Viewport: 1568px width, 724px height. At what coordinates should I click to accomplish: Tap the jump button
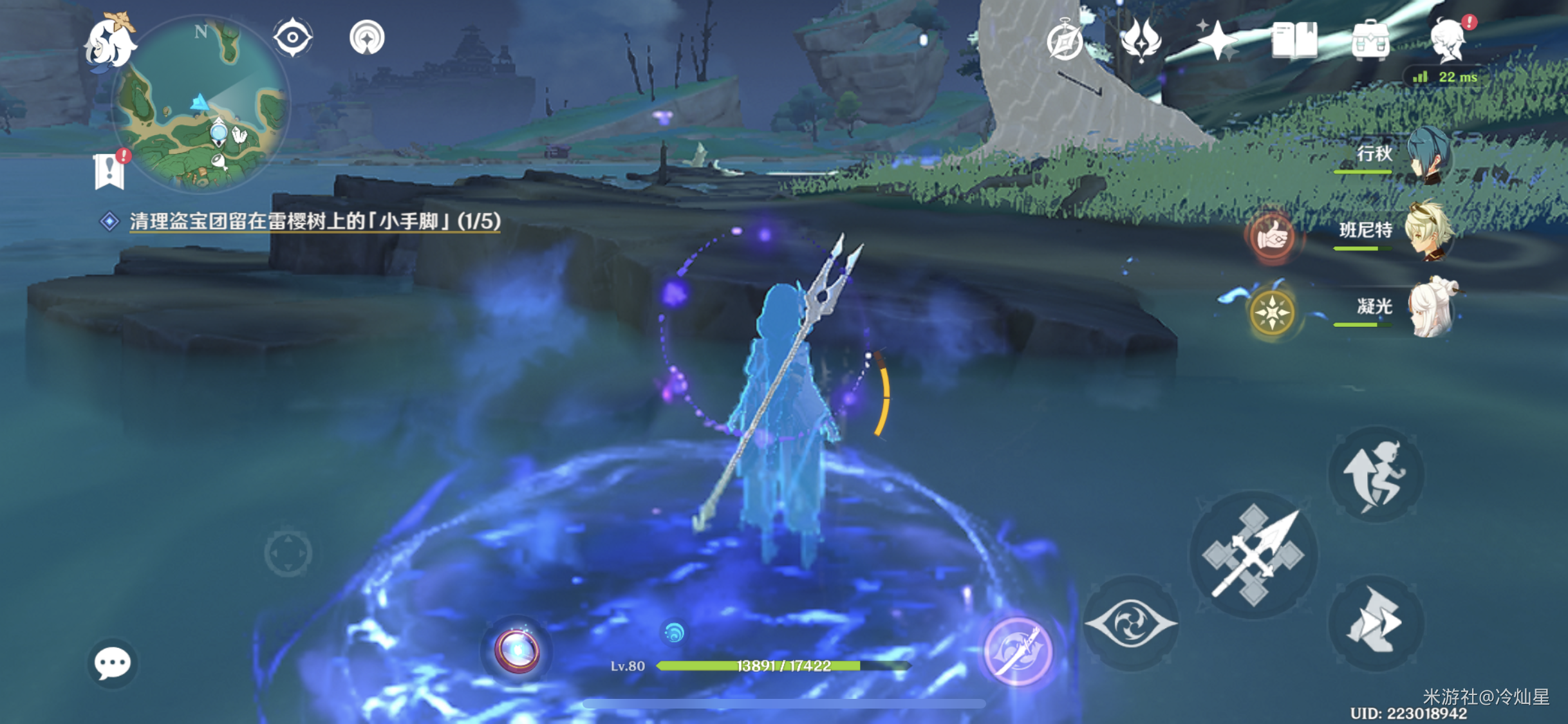(1376, 475)
